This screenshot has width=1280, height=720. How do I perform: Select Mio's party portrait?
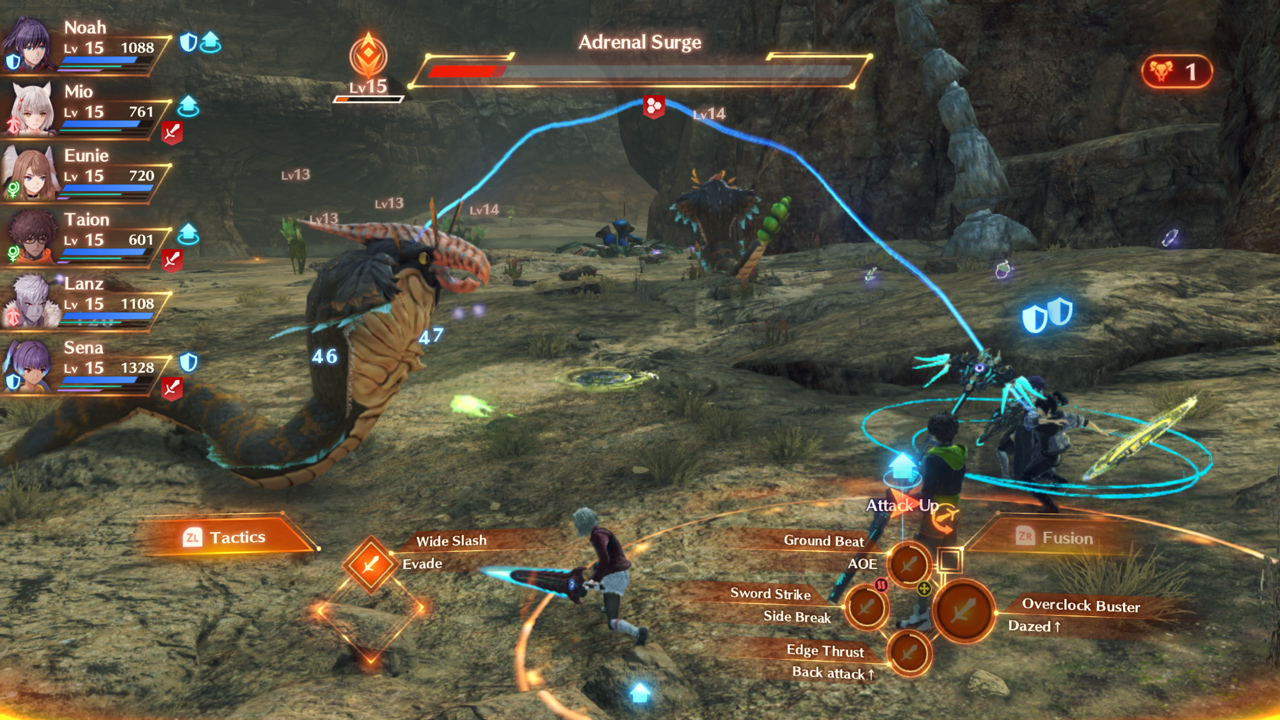point(30,108)
